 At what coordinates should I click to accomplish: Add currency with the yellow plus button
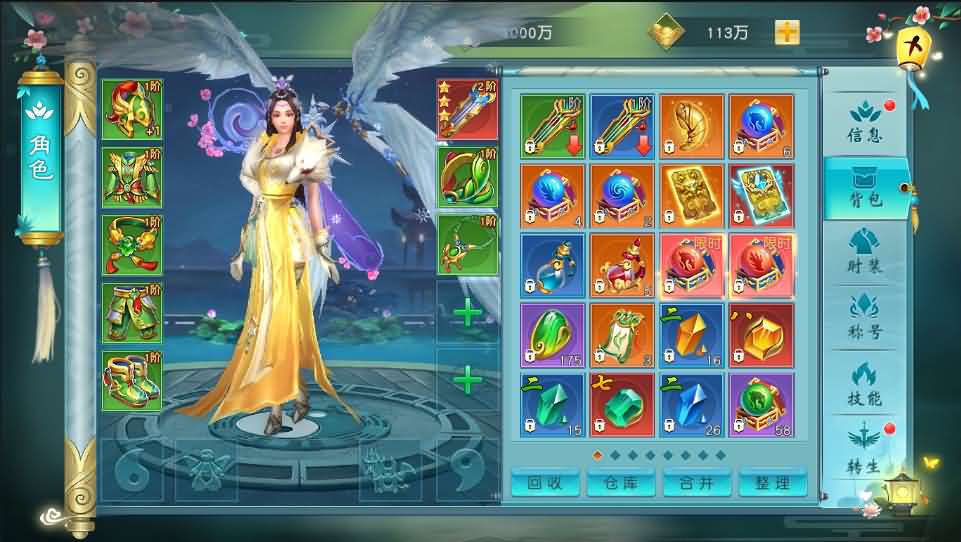pos(787,31)
